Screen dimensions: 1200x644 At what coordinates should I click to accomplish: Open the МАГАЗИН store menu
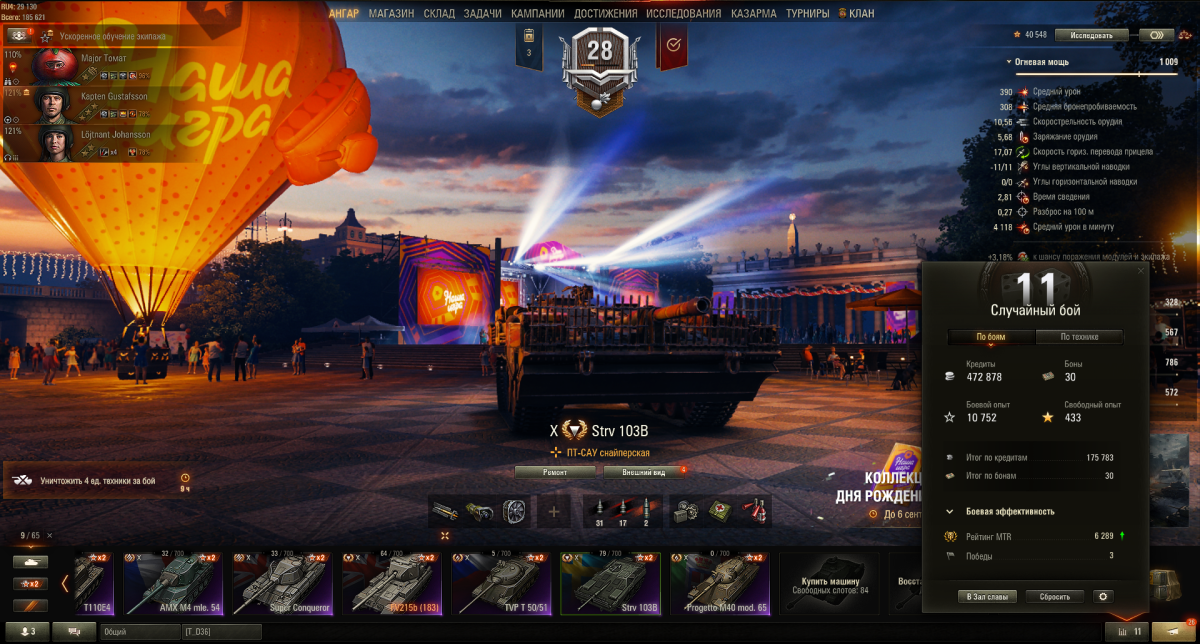[x=391, y=14]
